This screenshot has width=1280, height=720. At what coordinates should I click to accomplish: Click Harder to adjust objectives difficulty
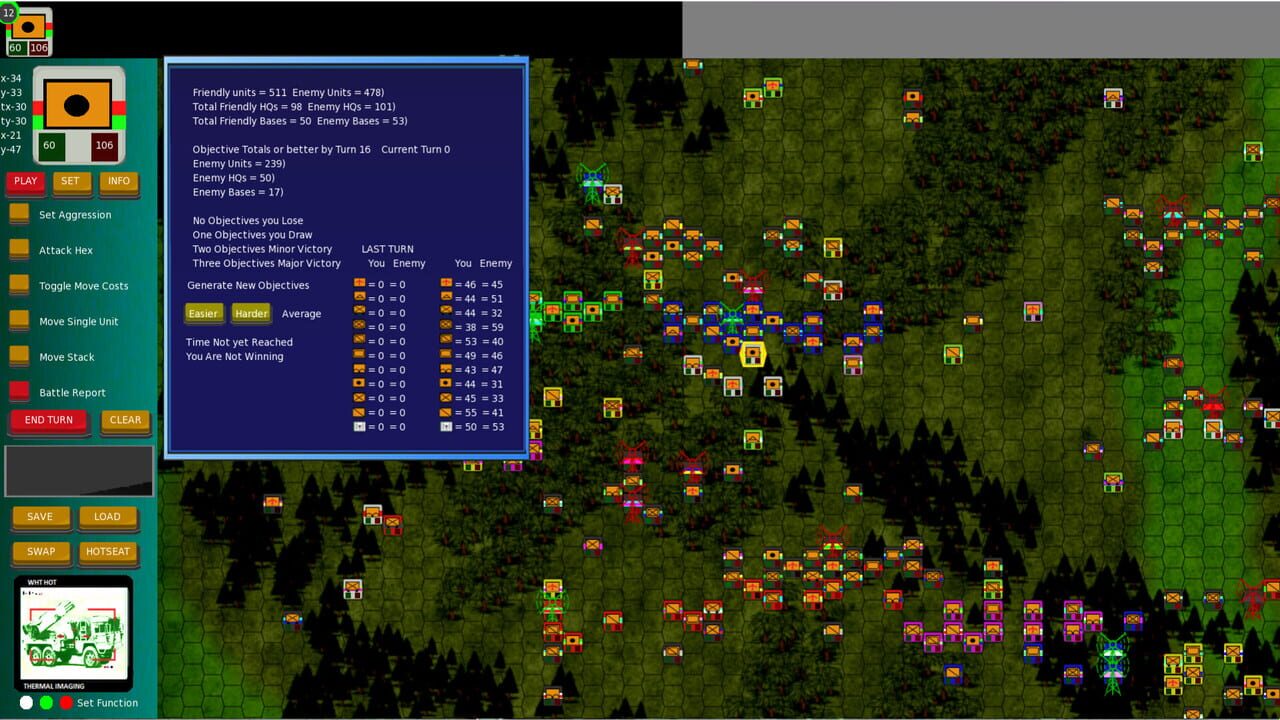coord(251,313)
